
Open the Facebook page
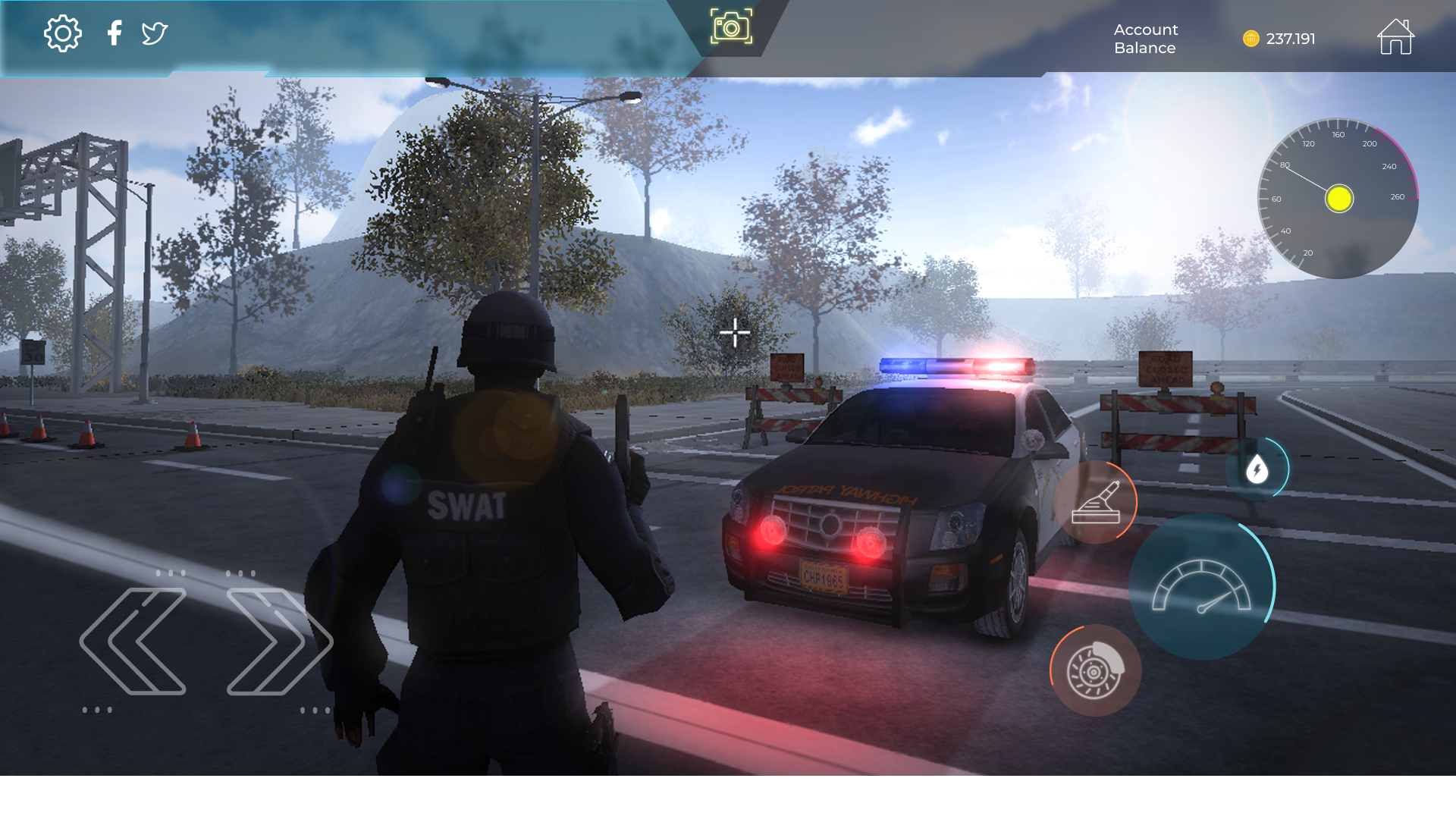(x=115, y=33)
